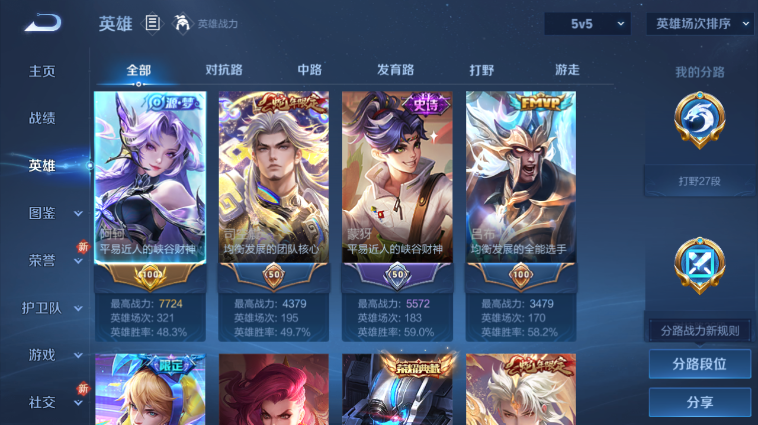Switch to the 发育路 tab
Image resolution: width=758 pixels, height=425 pixels.
(x=395, y=70)
